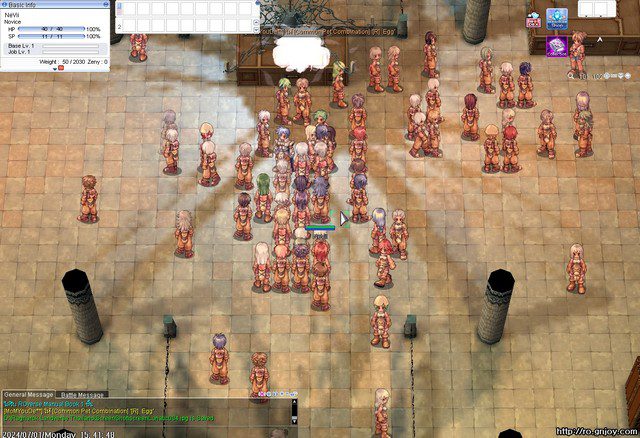Viewport: 640px width, 438px height.
Task: Click the pink gift box icon
Action: click(x=533, y=20)
